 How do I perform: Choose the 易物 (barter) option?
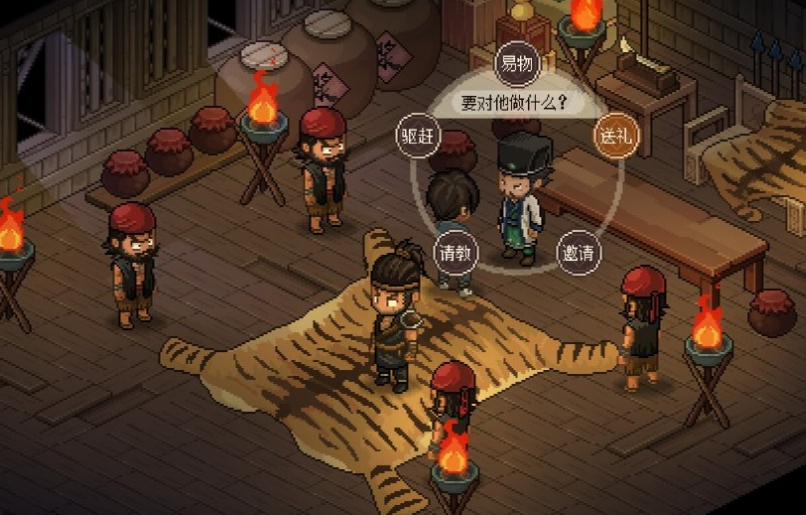[x=517, y=65]
